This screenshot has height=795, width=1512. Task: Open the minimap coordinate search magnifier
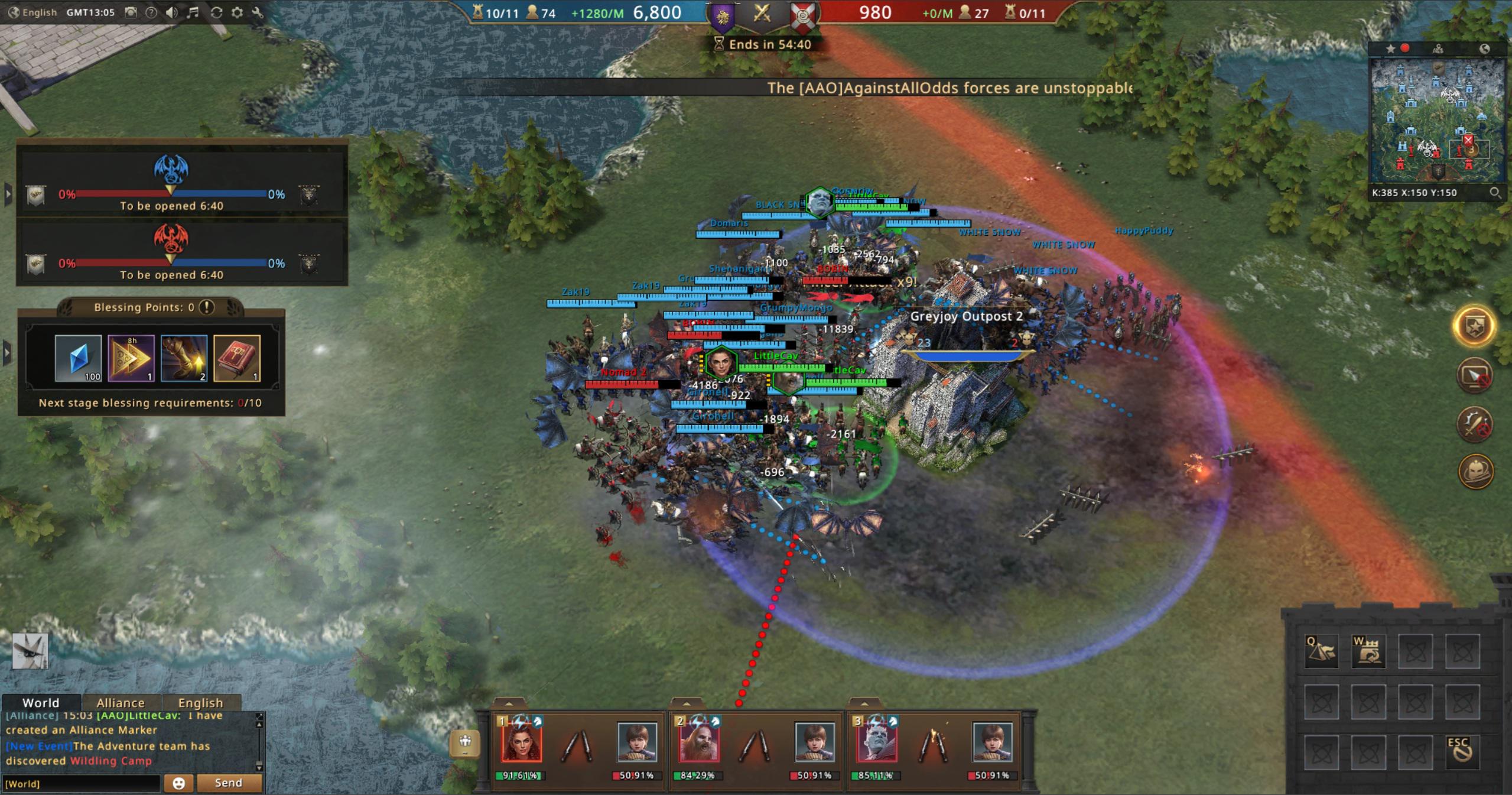point(1494,193)
